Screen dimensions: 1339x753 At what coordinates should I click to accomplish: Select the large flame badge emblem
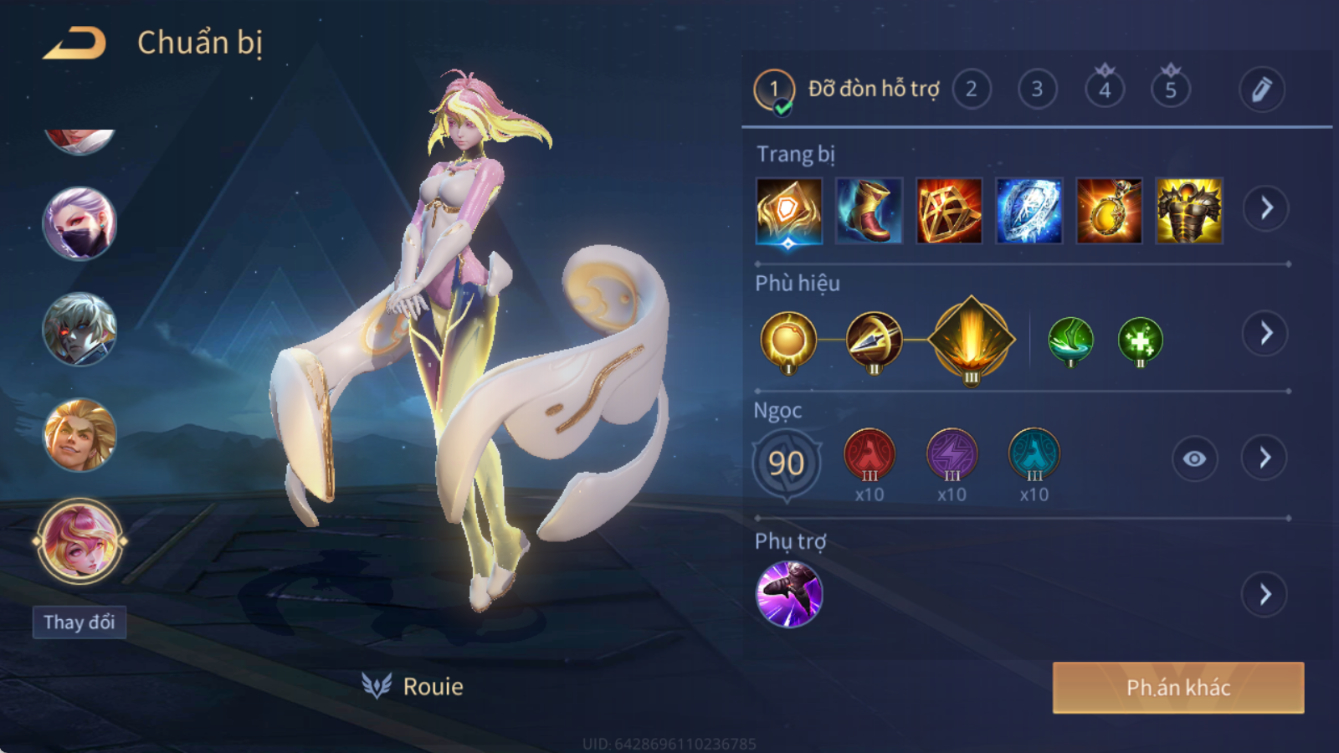971,339
